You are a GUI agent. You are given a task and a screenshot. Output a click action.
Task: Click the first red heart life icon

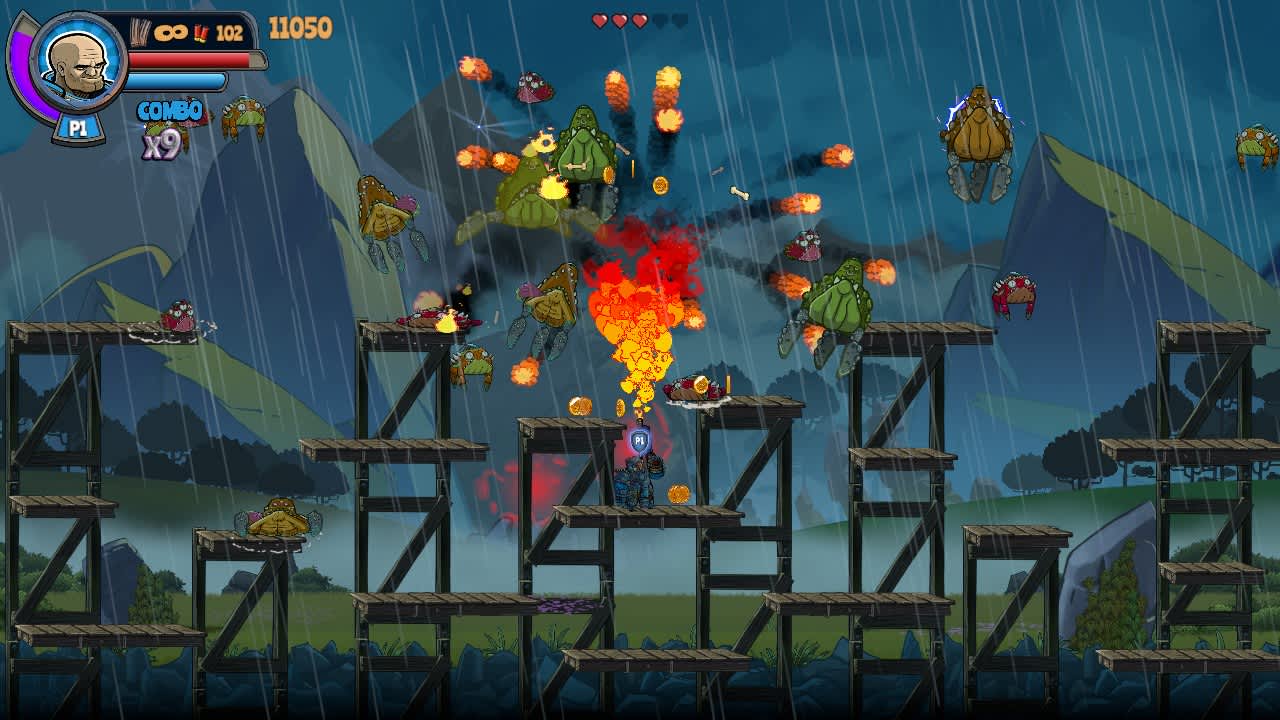tap(599, 22)
